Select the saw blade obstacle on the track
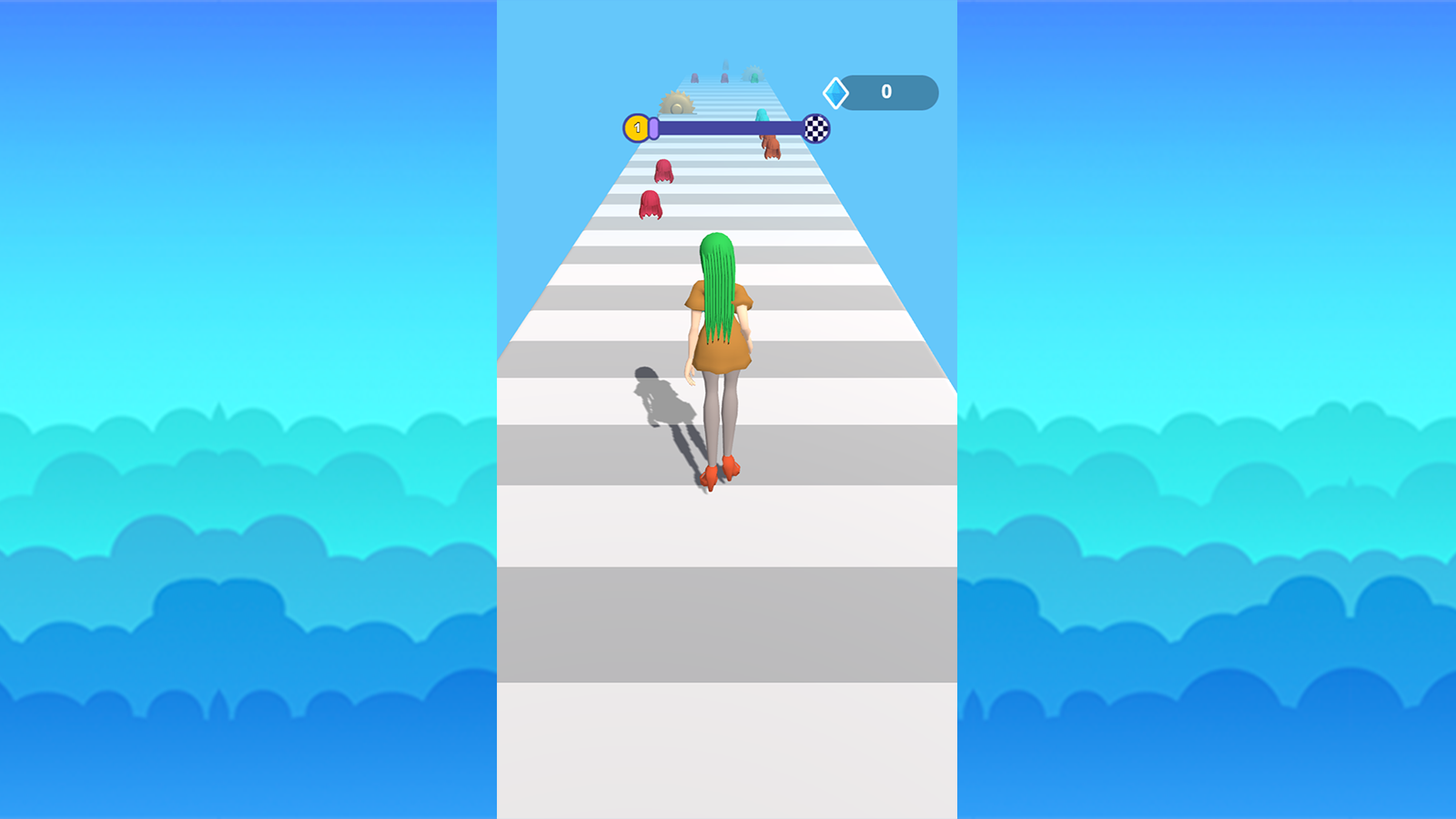The image size is (1456, 819). pyautogui.click(x=677, y=102)
